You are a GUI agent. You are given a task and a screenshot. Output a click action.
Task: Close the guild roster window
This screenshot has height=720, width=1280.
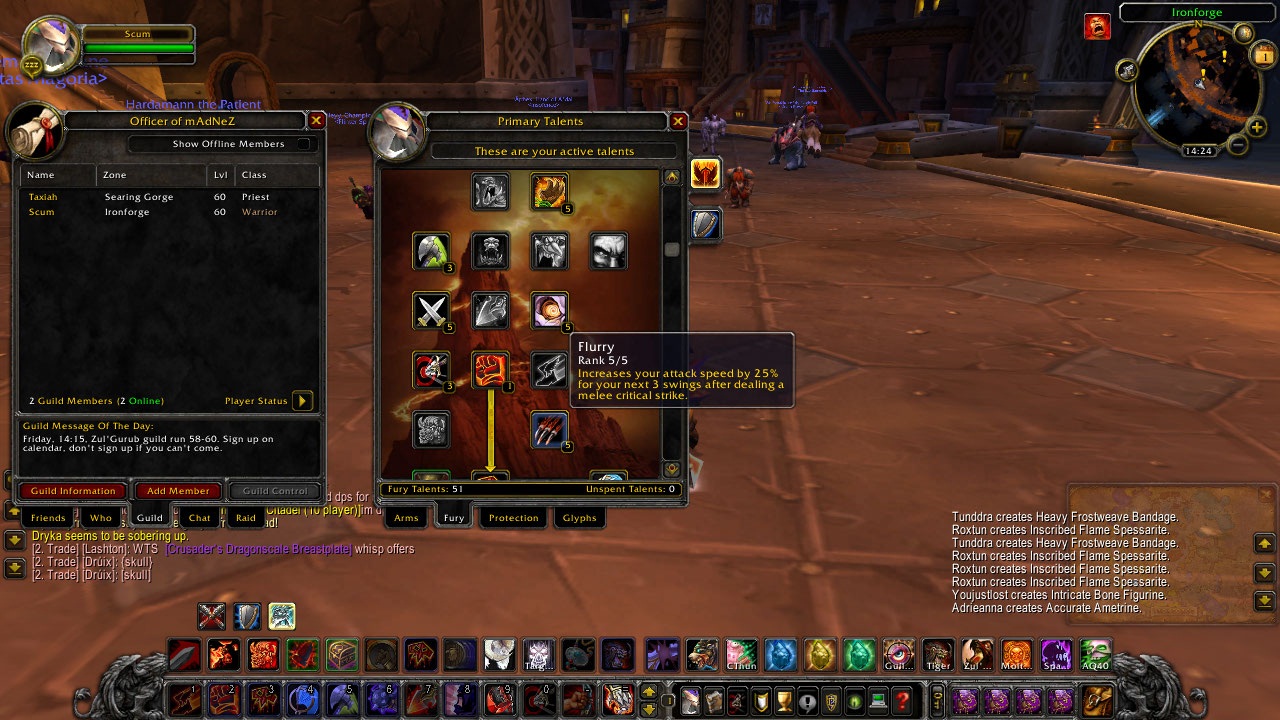click(316, 121)
